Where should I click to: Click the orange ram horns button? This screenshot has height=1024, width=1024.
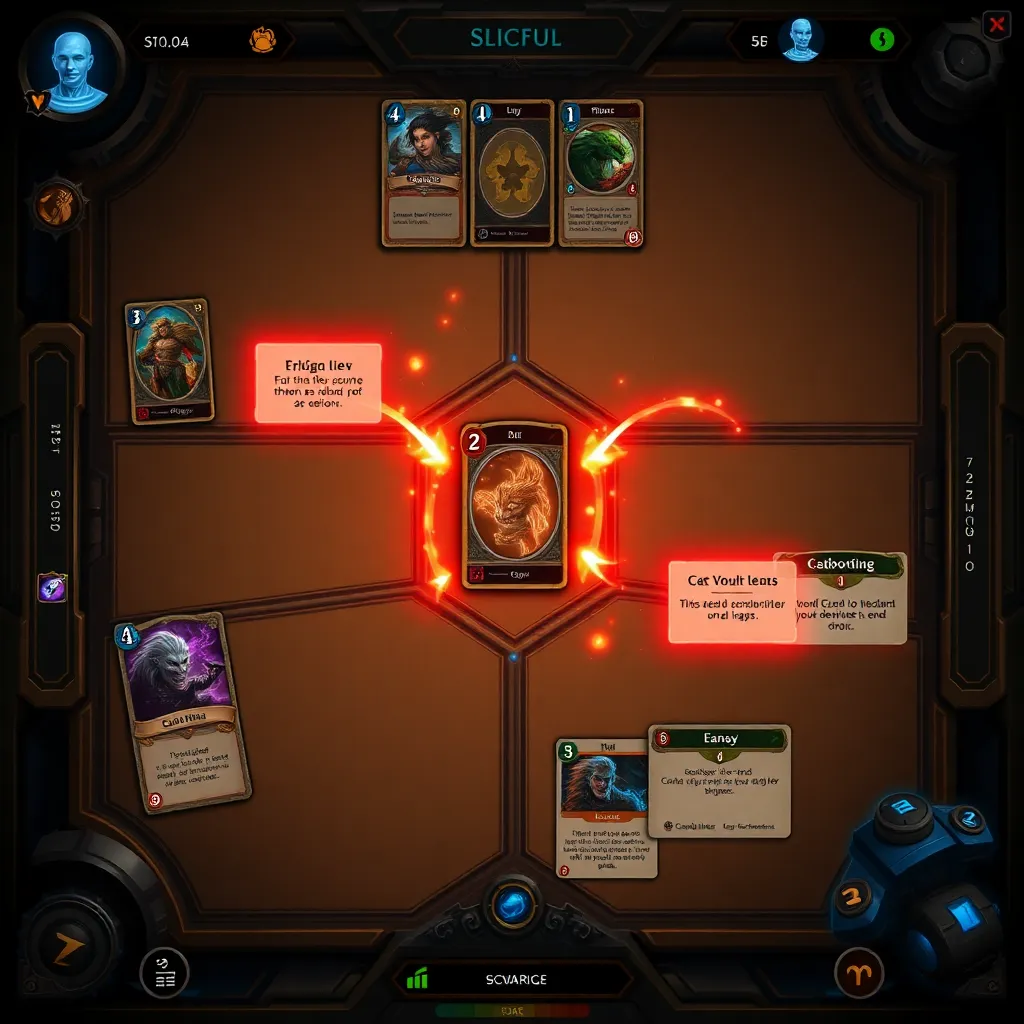860,971
